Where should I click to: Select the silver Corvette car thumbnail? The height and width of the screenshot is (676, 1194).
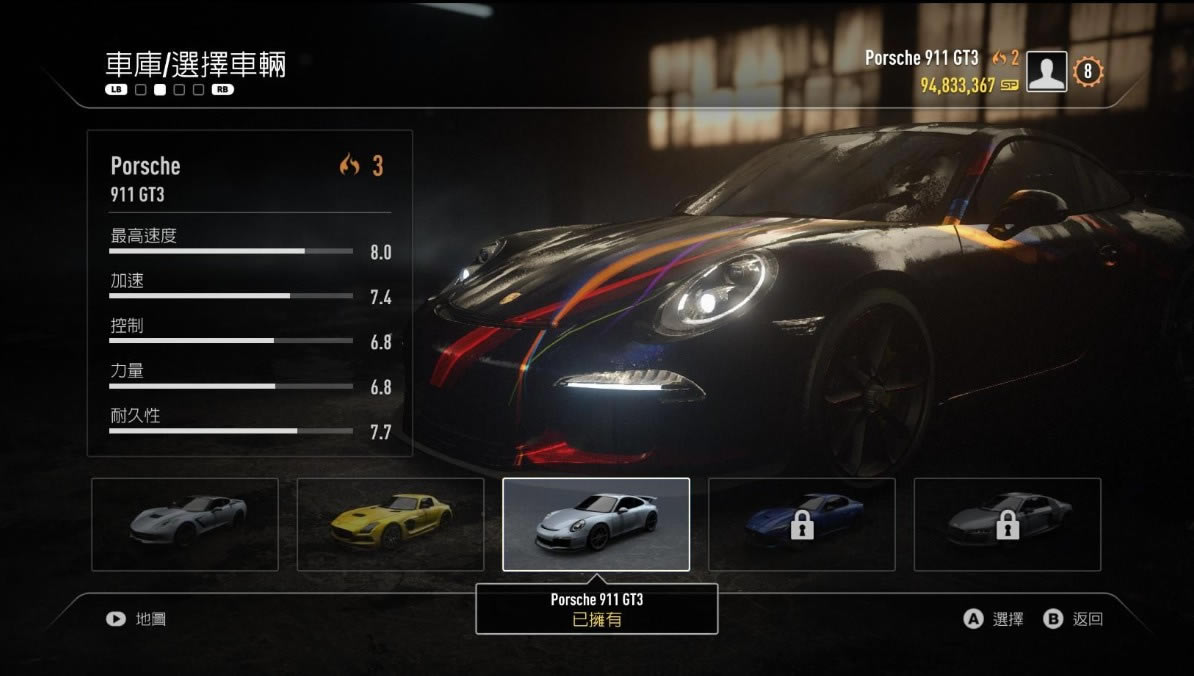pyautogui.click(x=185, y=524)
